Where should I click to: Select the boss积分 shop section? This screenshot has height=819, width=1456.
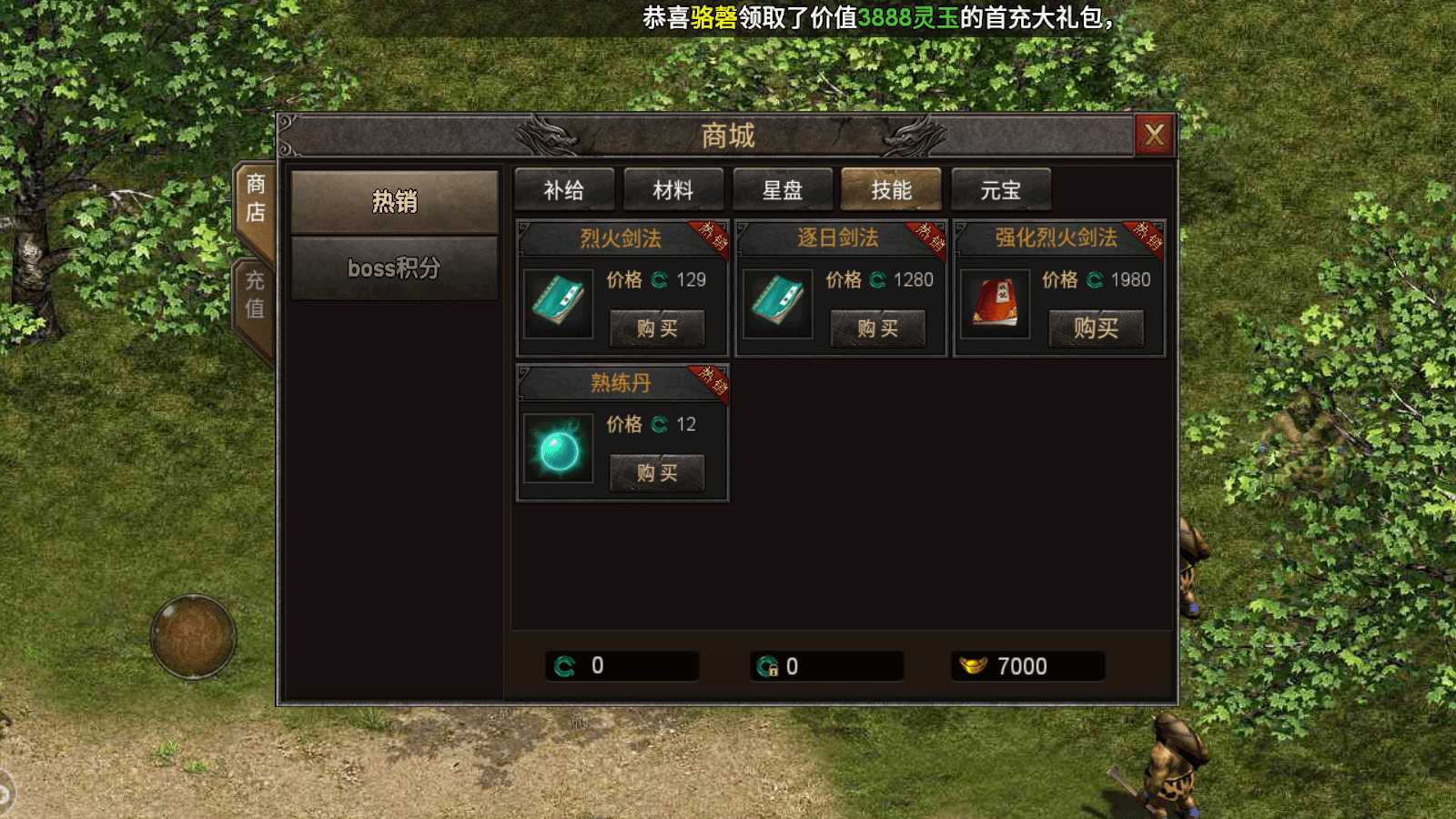393,268
